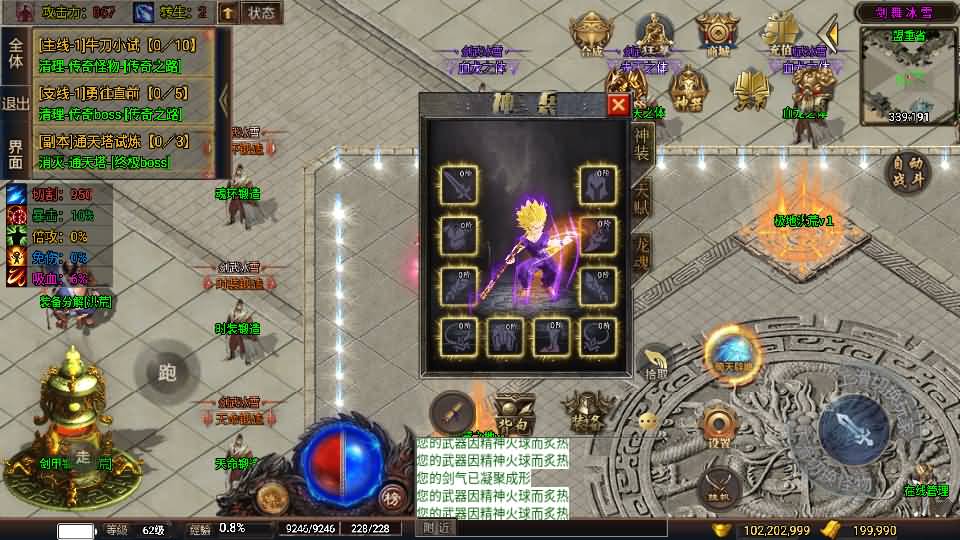Collapse the quest tracker with the arrow

(x=223, y=100)
